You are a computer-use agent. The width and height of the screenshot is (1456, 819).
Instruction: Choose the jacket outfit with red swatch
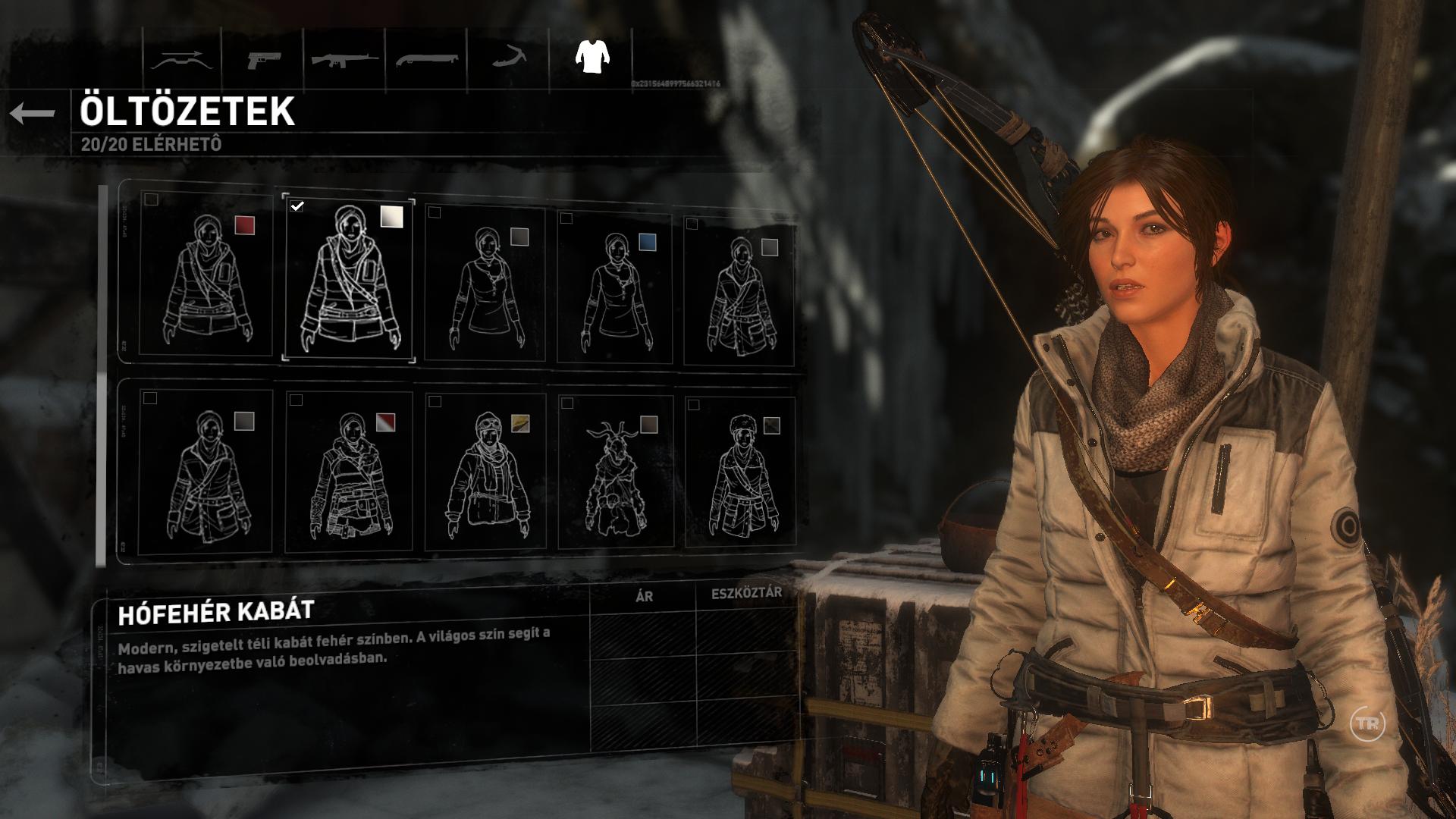coord(206,275)
